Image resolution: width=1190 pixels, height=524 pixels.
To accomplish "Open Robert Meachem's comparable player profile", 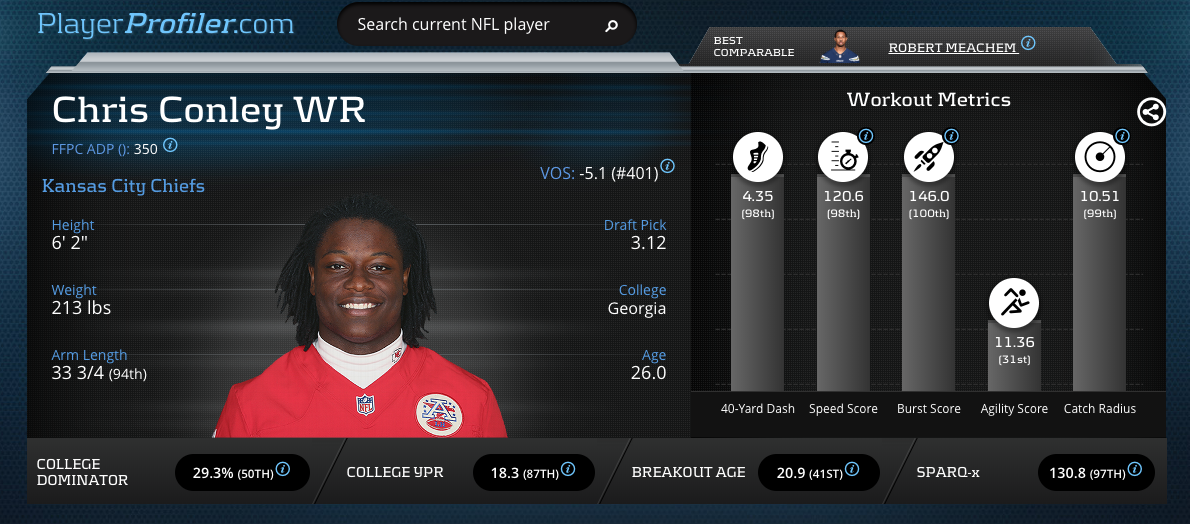I will (x=952, y=47).
